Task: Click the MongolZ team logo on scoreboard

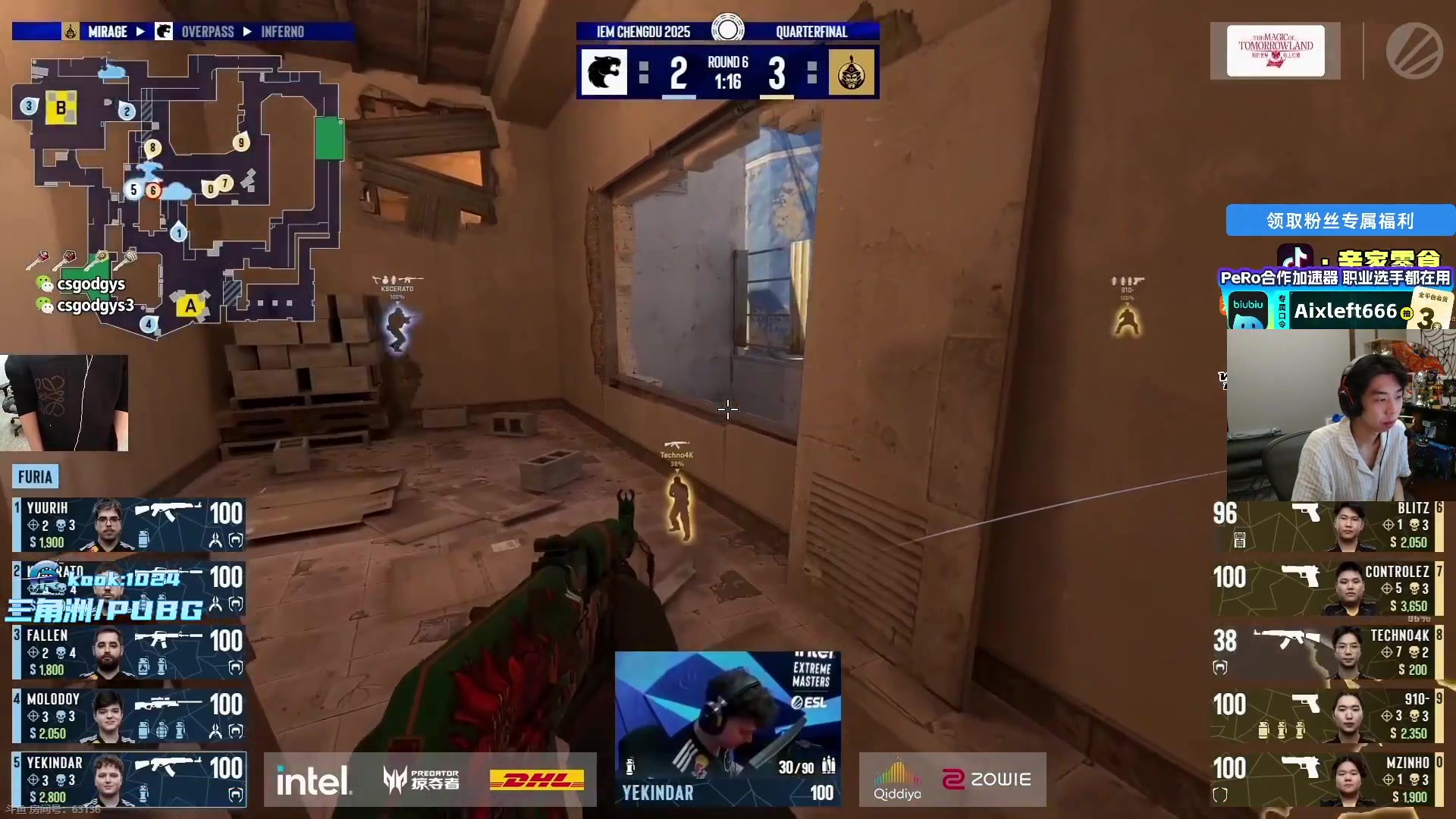Action: (851, 73)
